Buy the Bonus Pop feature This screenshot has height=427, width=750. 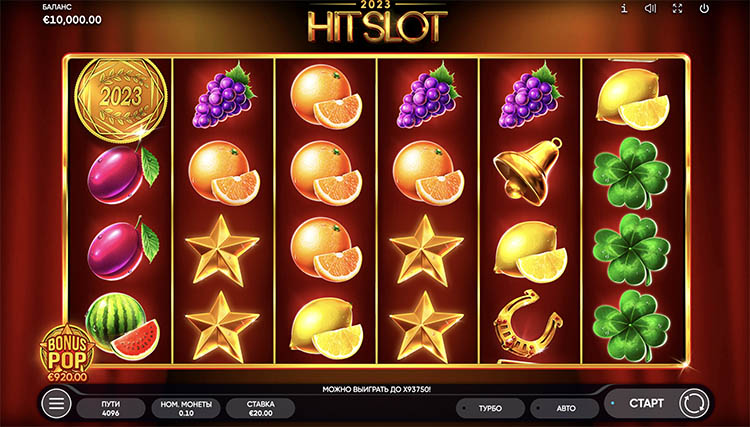65,355
